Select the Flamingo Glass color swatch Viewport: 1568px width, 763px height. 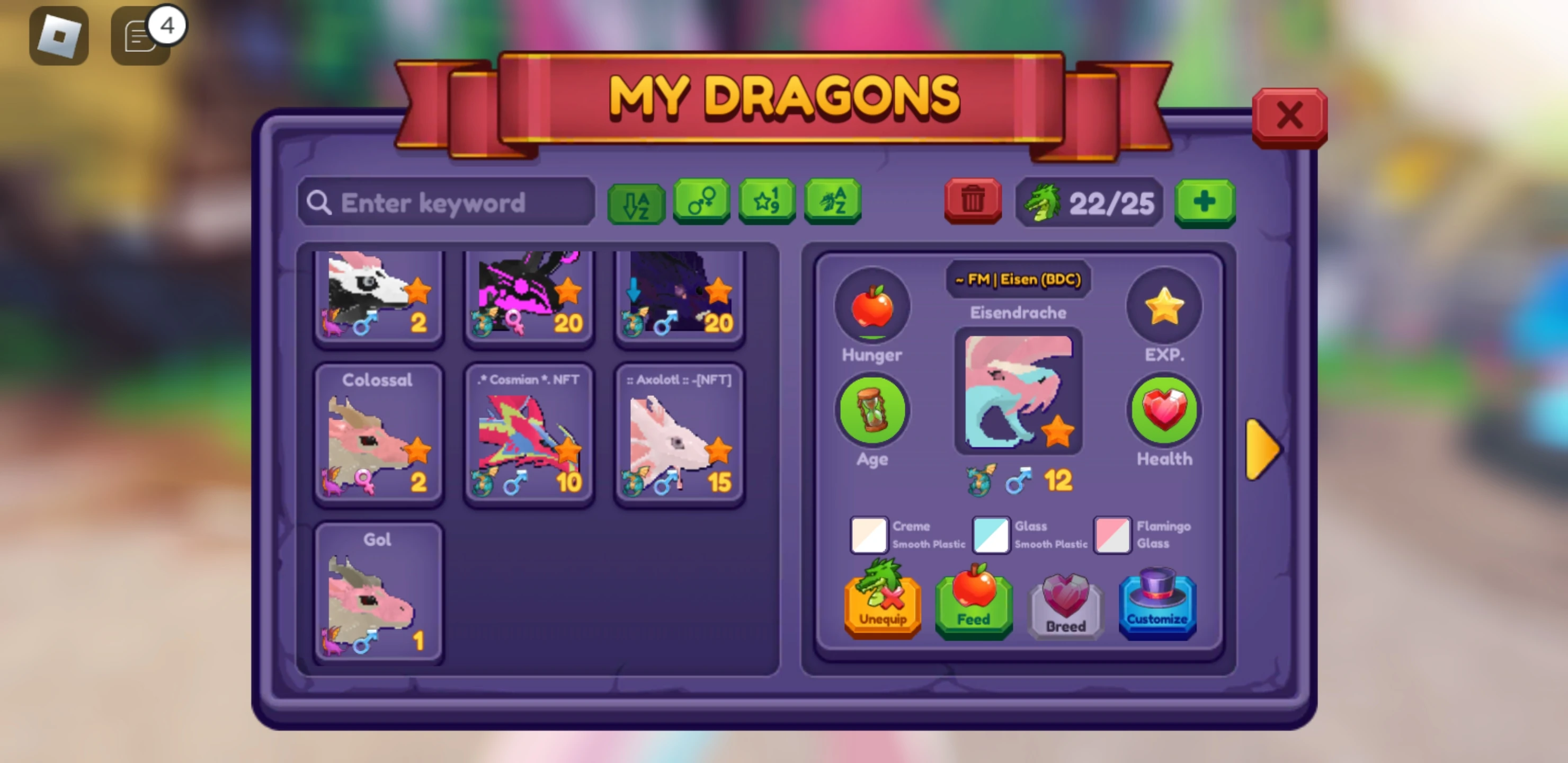pyautogui.click(x=1112, y=535)
